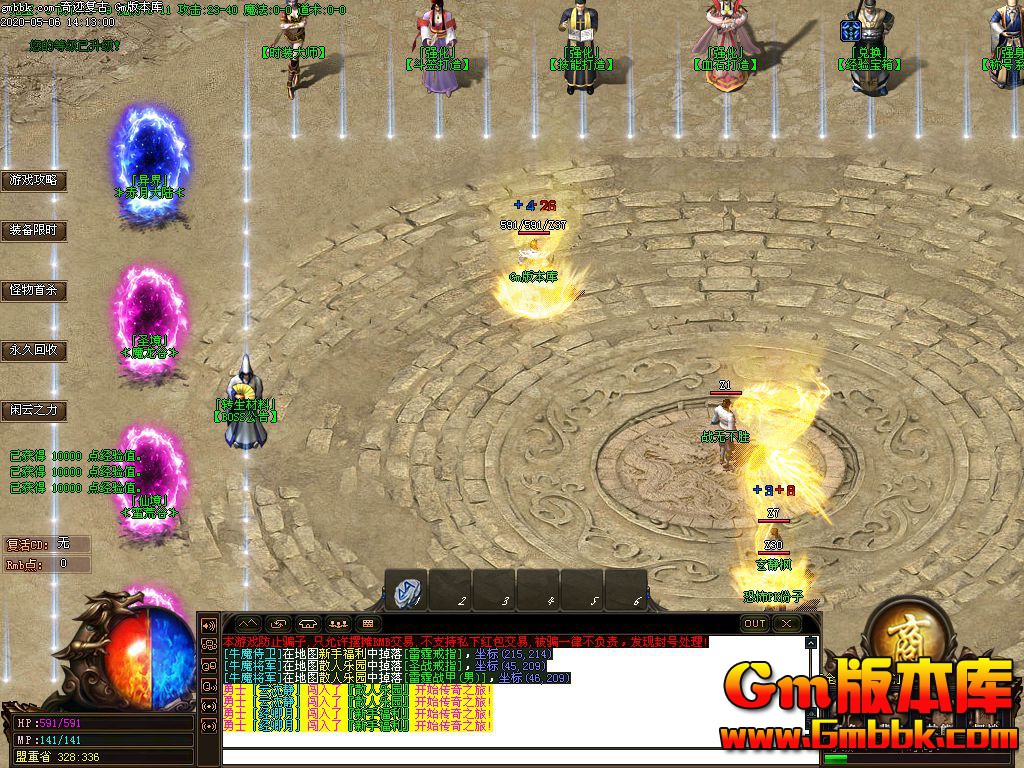1024x768 pixels.
Task: Use the blue item in hotbar slot 1
Action: click(x=407, y=591)
